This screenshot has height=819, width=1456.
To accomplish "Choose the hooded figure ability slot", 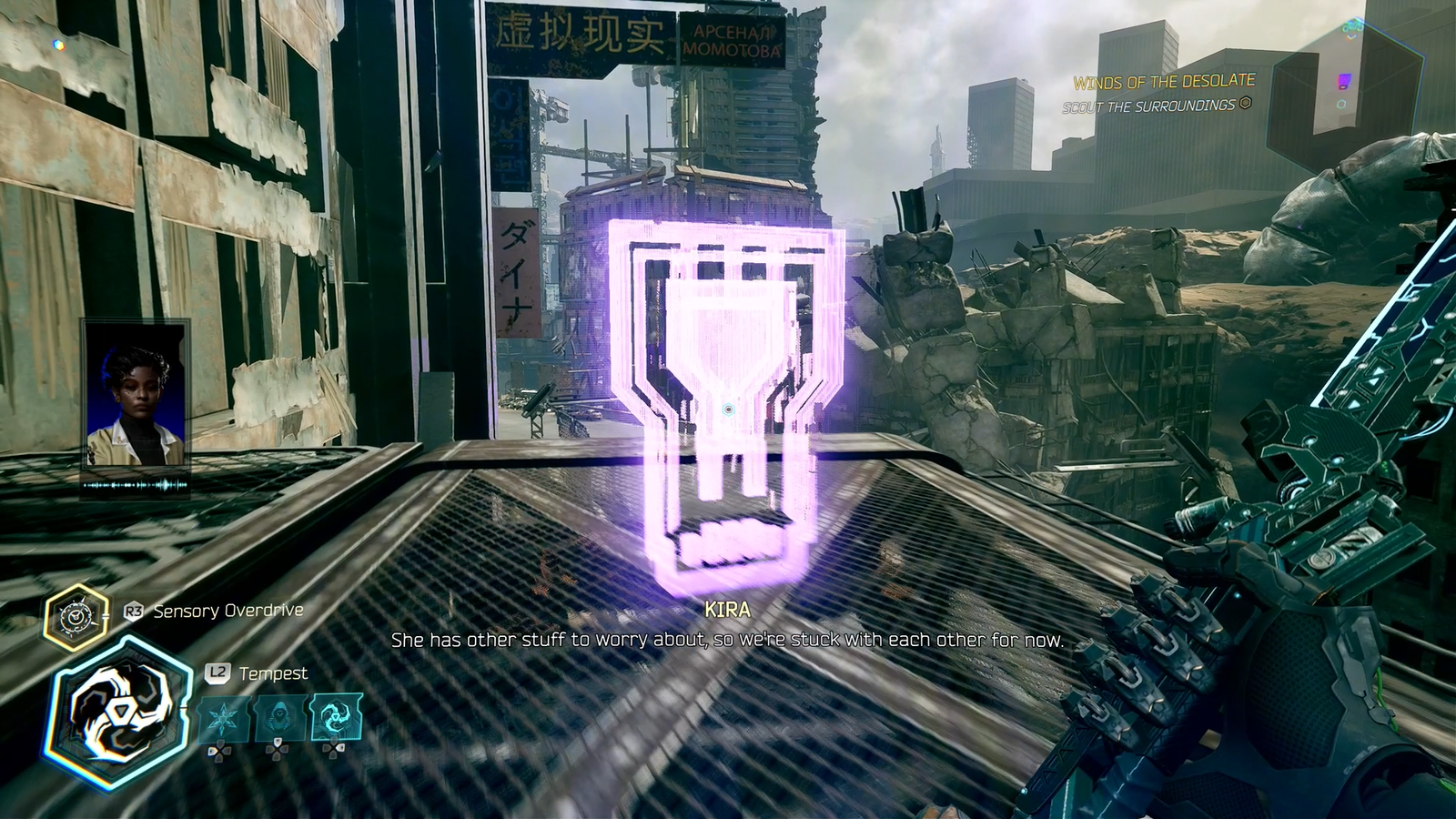I will pyautogui.click(x=279, y=718).
